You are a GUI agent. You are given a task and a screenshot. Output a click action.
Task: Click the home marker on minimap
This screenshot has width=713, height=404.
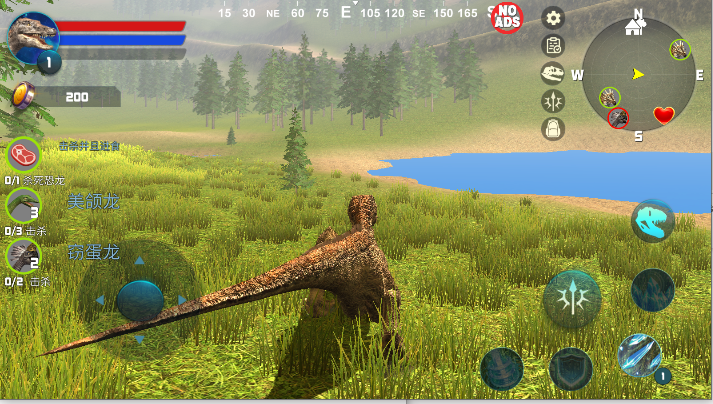point(634,27)
